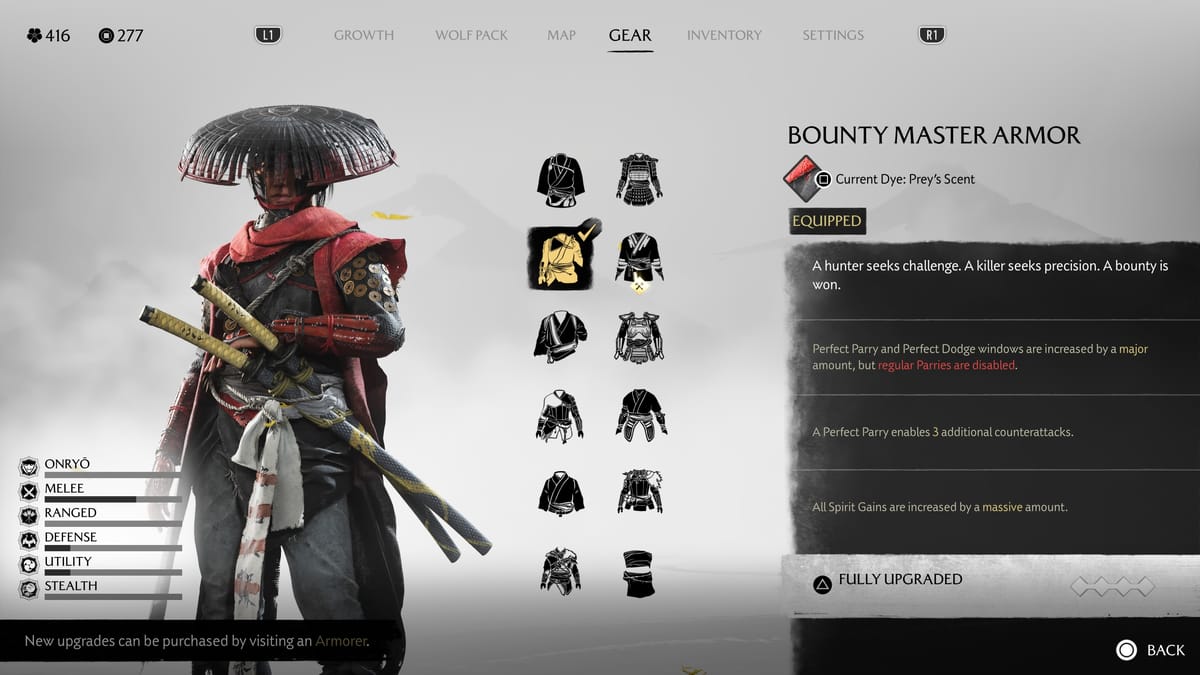Open the Inventory tab

pos(725,35)
